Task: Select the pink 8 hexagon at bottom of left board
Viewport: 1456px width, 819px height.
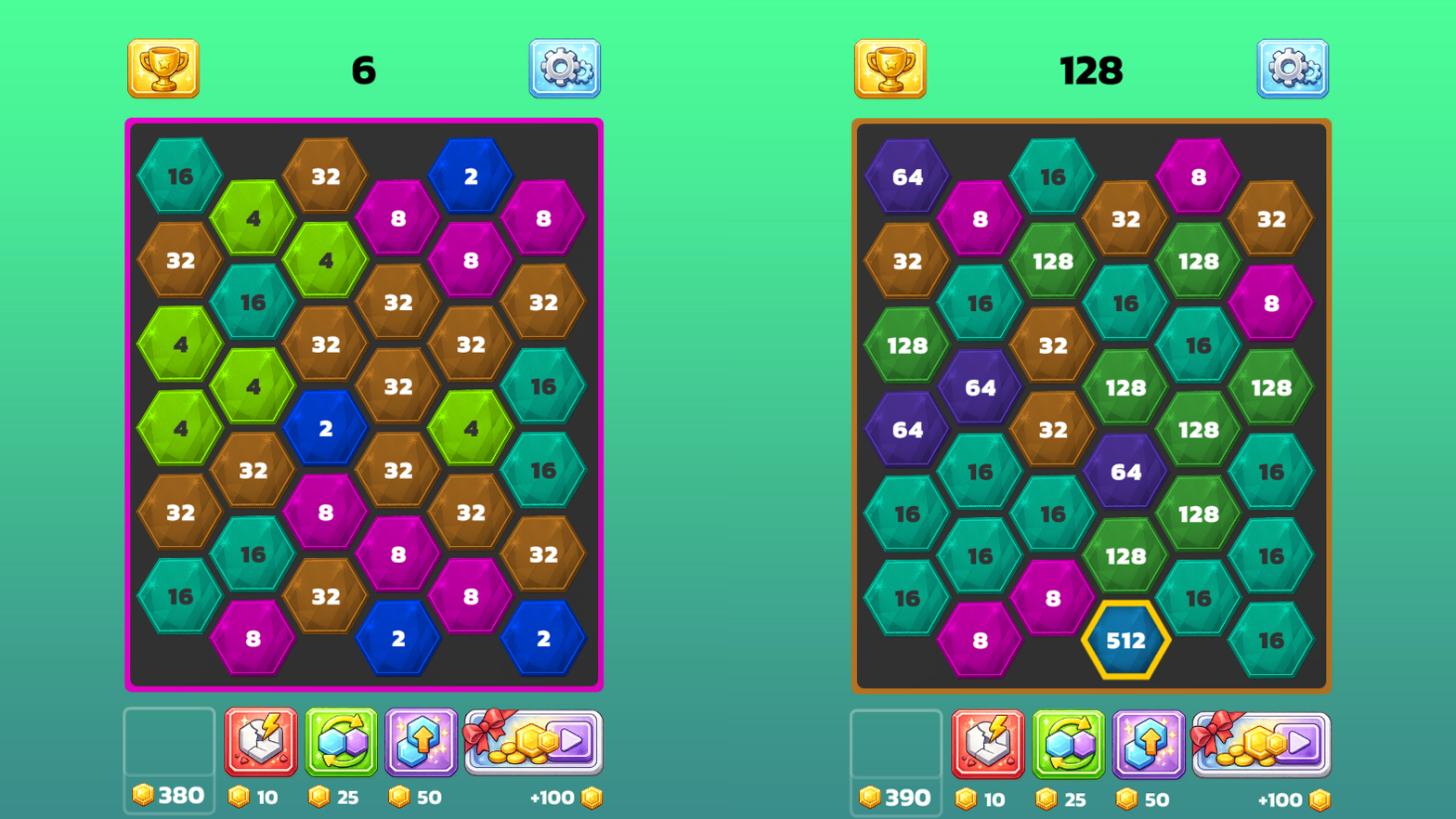Action: click(x=252, y=639)
